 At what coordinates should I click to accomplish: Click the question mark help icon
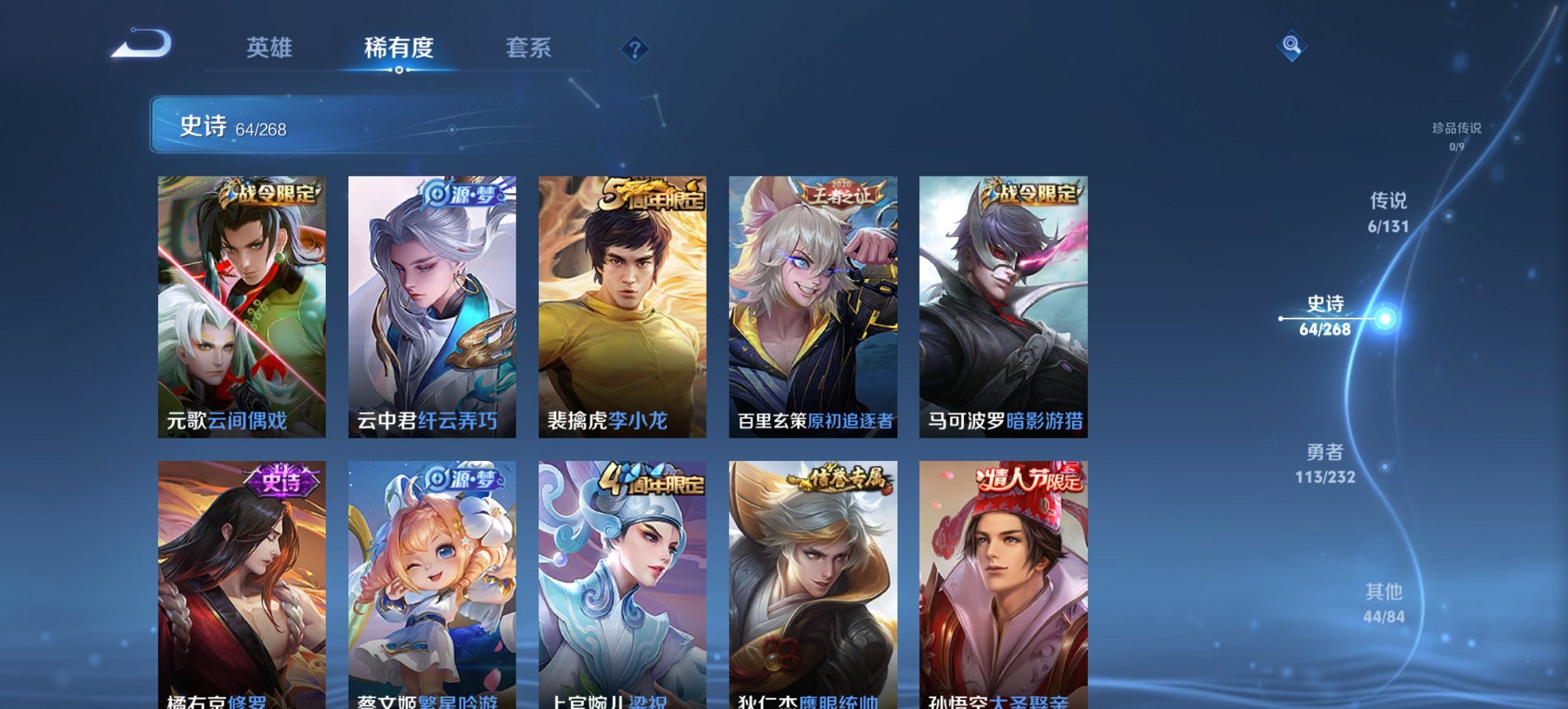point(634,49)
